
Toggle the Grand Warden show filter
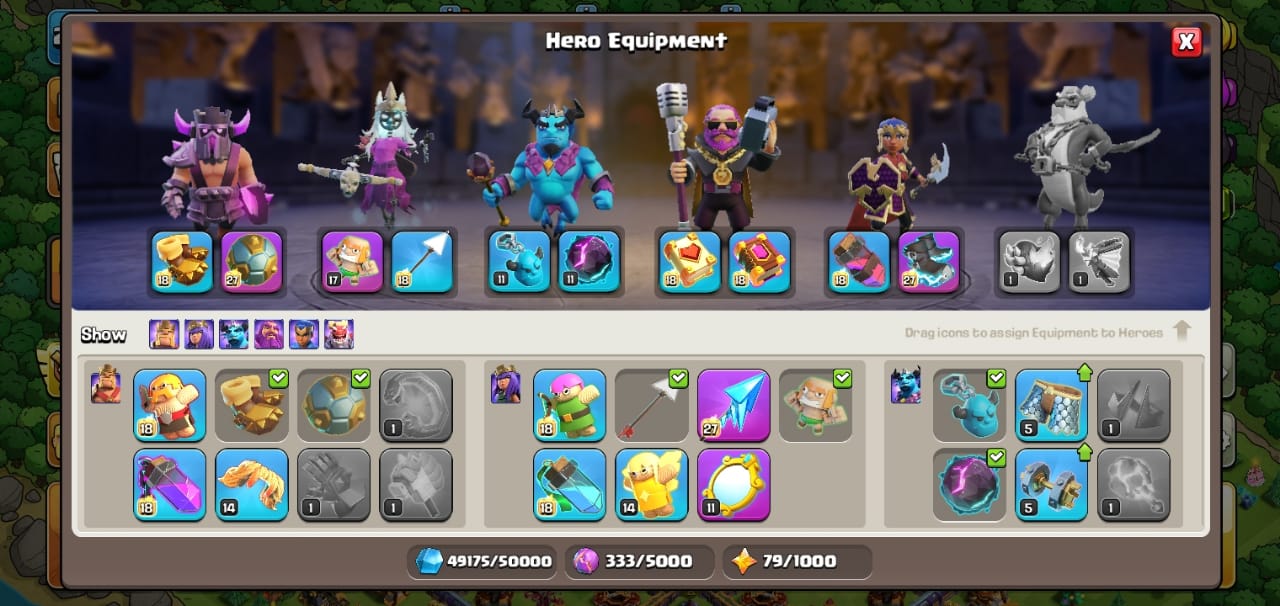269,334
